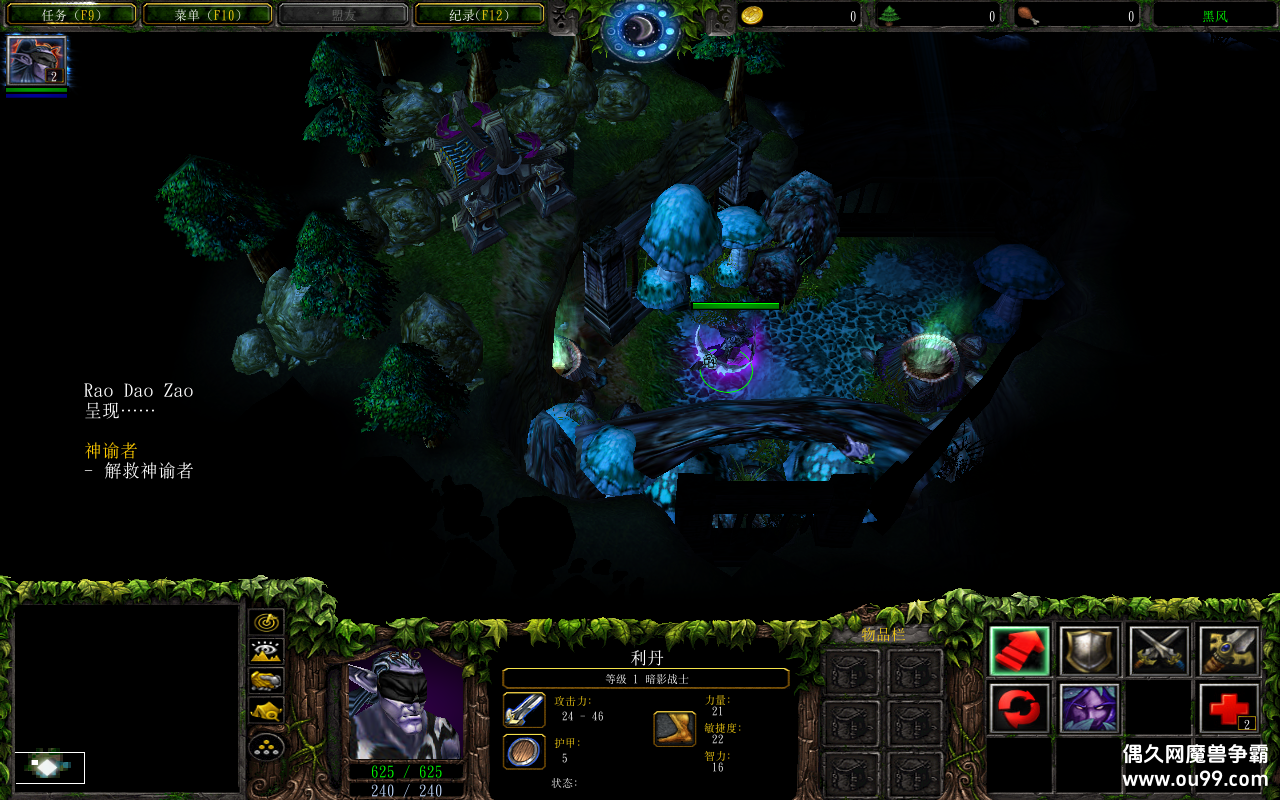Toggle formation movement button with yellow dots
Viewport: 1280px width, 800px height.
[x=266, y=746]
